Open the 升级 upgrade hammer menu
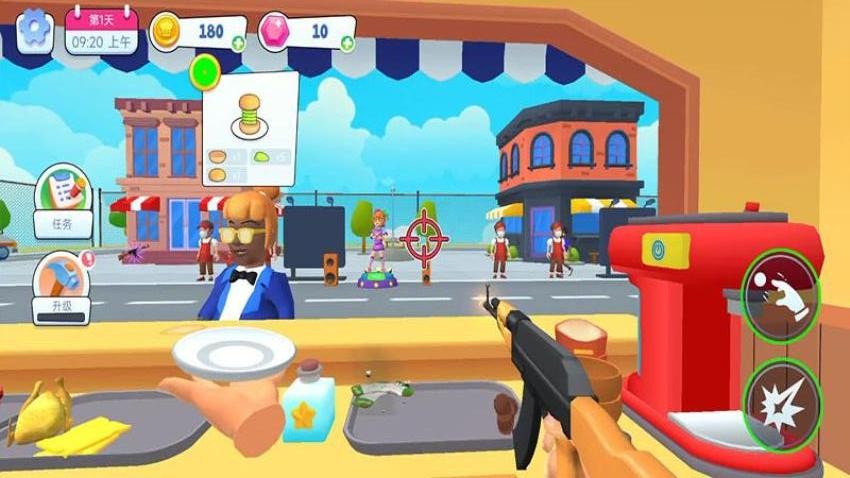Viewport: 850px width, 478px height. [x=62, y=288]
